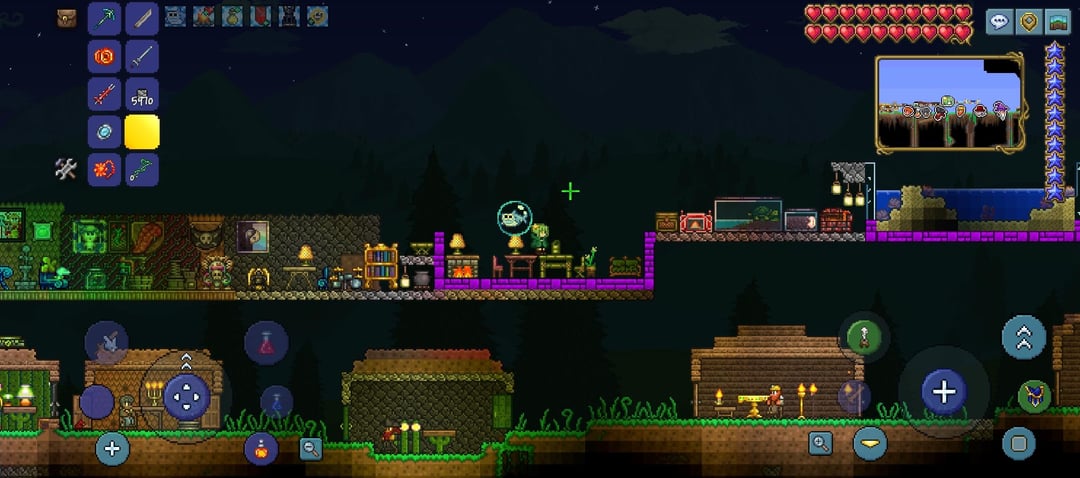Open the chat speech bubble
The height and width of the screenshot is (478, 1080).
point(999,22)
